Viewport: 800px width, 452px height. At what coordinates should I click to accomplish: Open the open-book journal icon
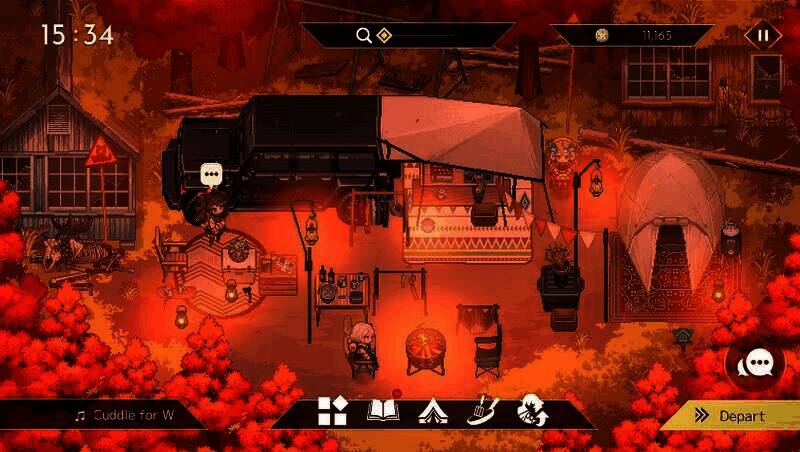(383, 411)
